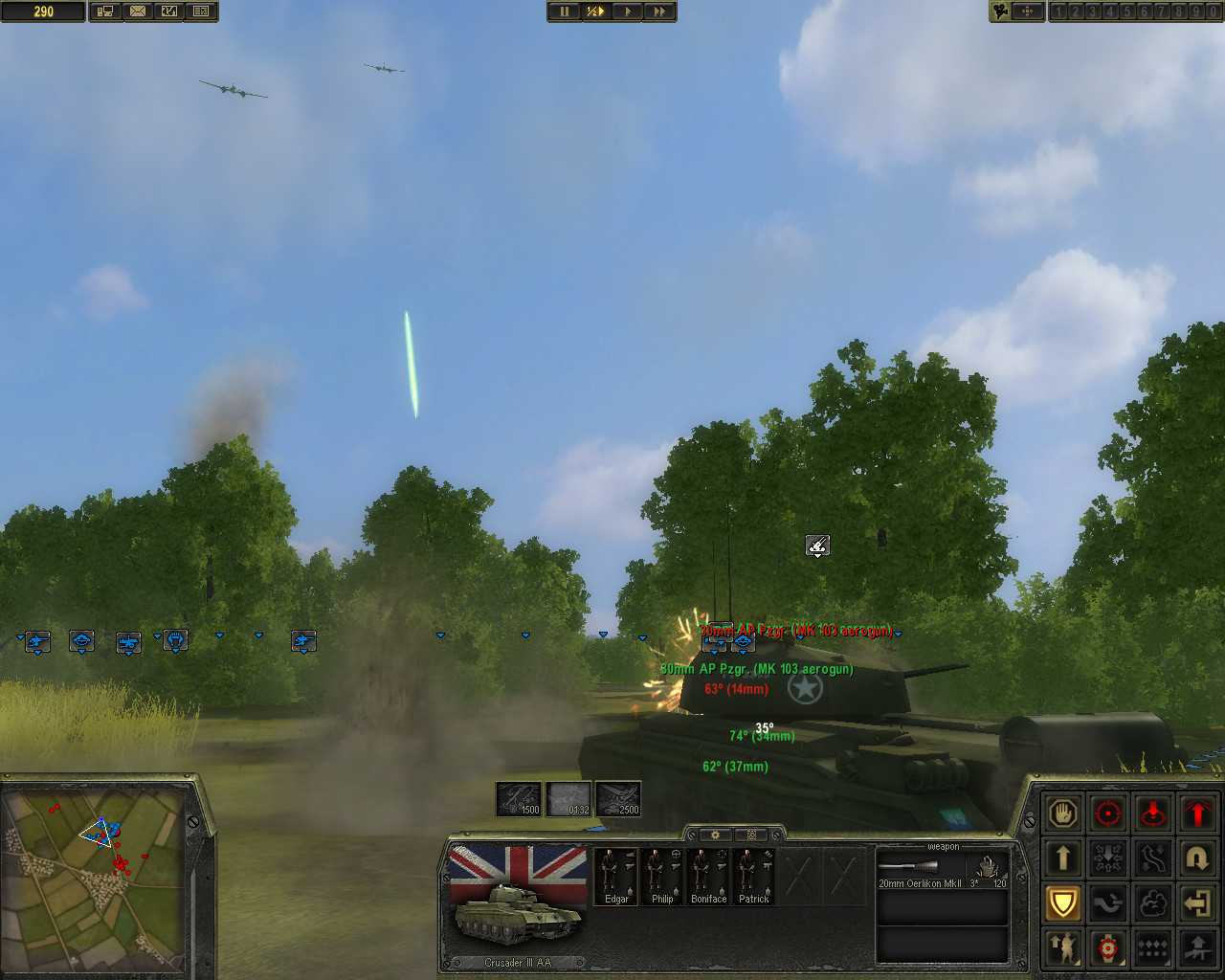Open the messages envelope icon
1225x980 pixels.
click(x=139, y=11)
